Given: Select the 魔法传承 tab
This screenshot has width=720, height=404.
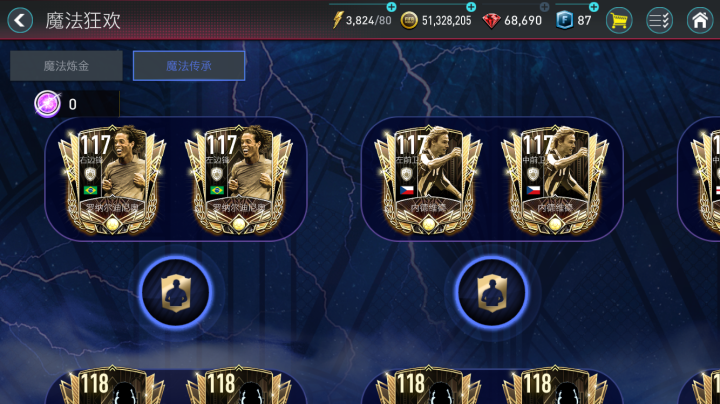Looking at the screenshot, I should click(189, 65).
